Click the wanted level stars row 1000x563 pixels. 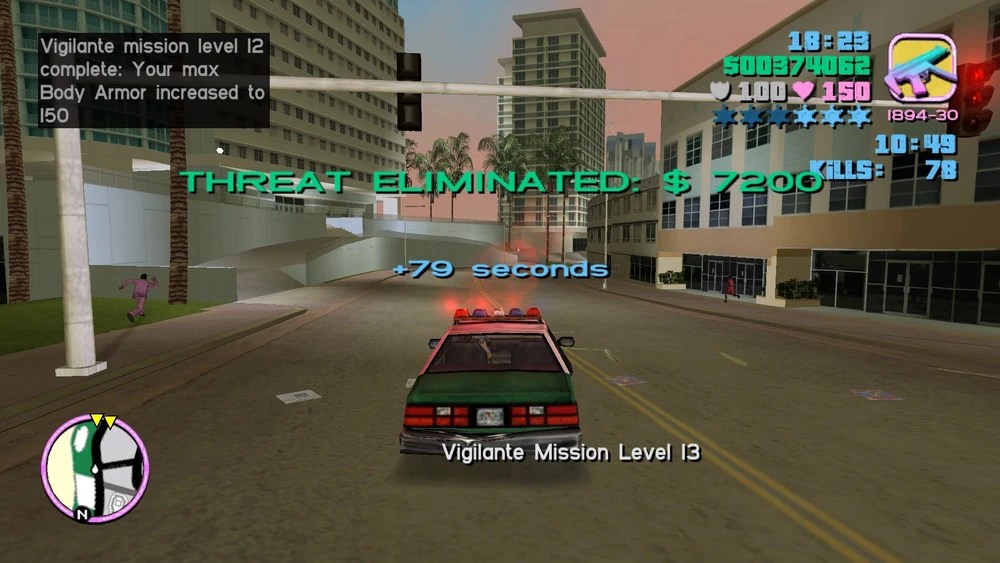(791, 117)
